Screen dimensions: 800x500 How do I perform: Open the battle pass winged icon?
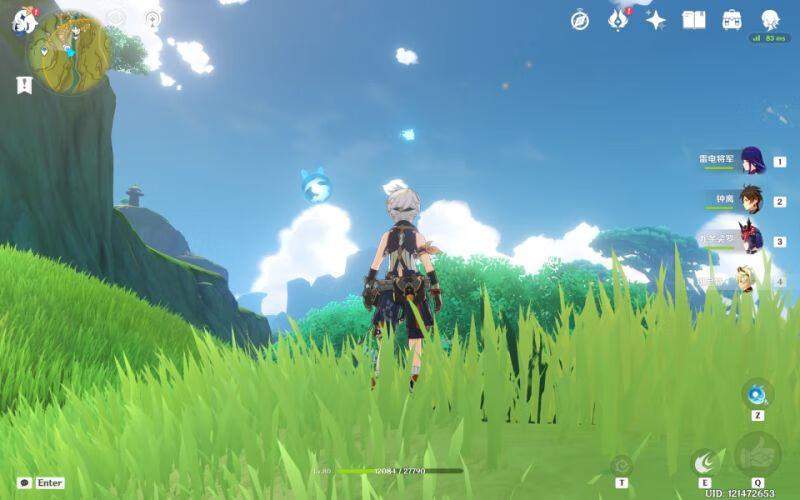tap(618, 20)
